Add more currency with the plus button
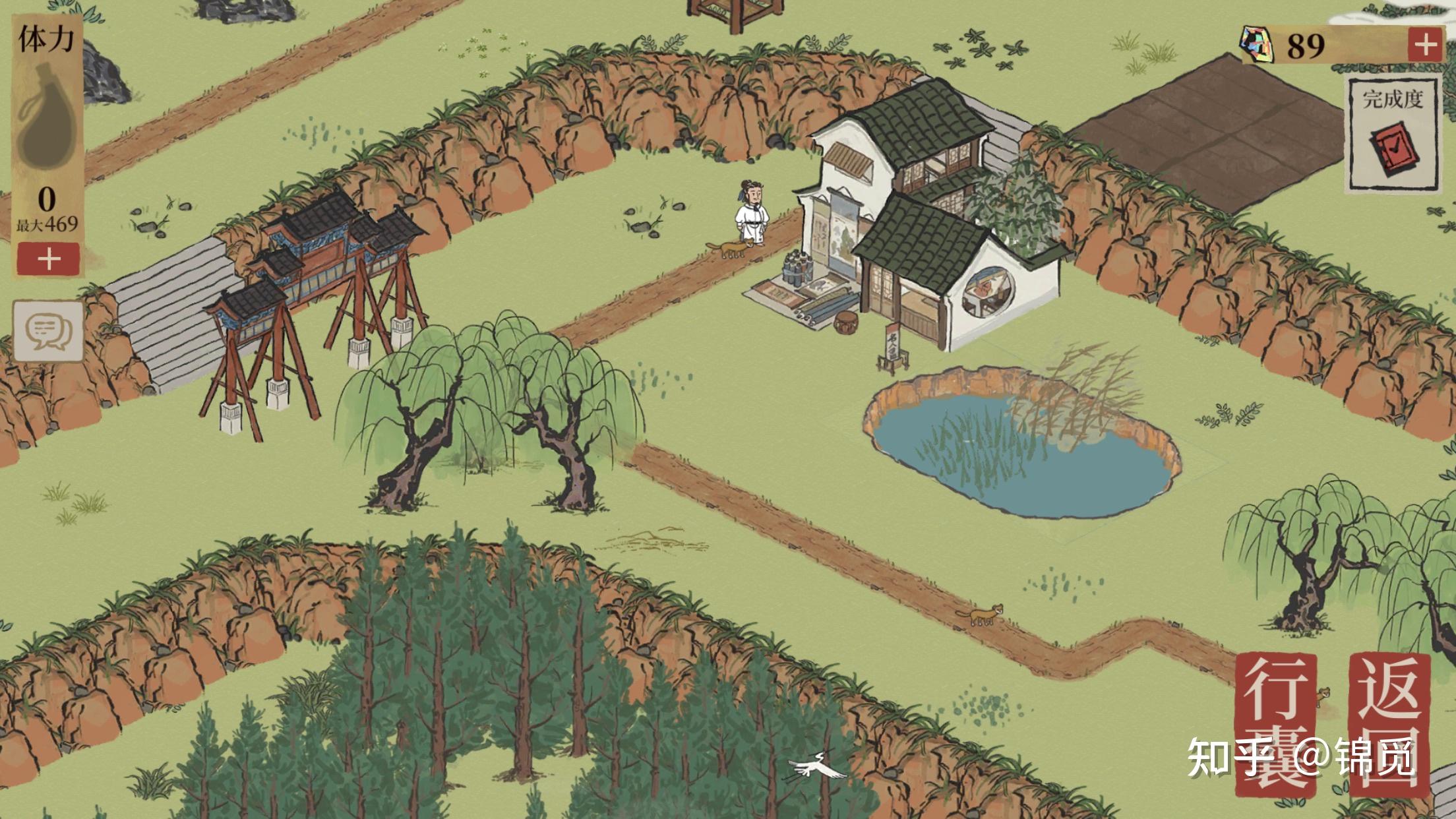1456x819 pixels. [1425, 45]
